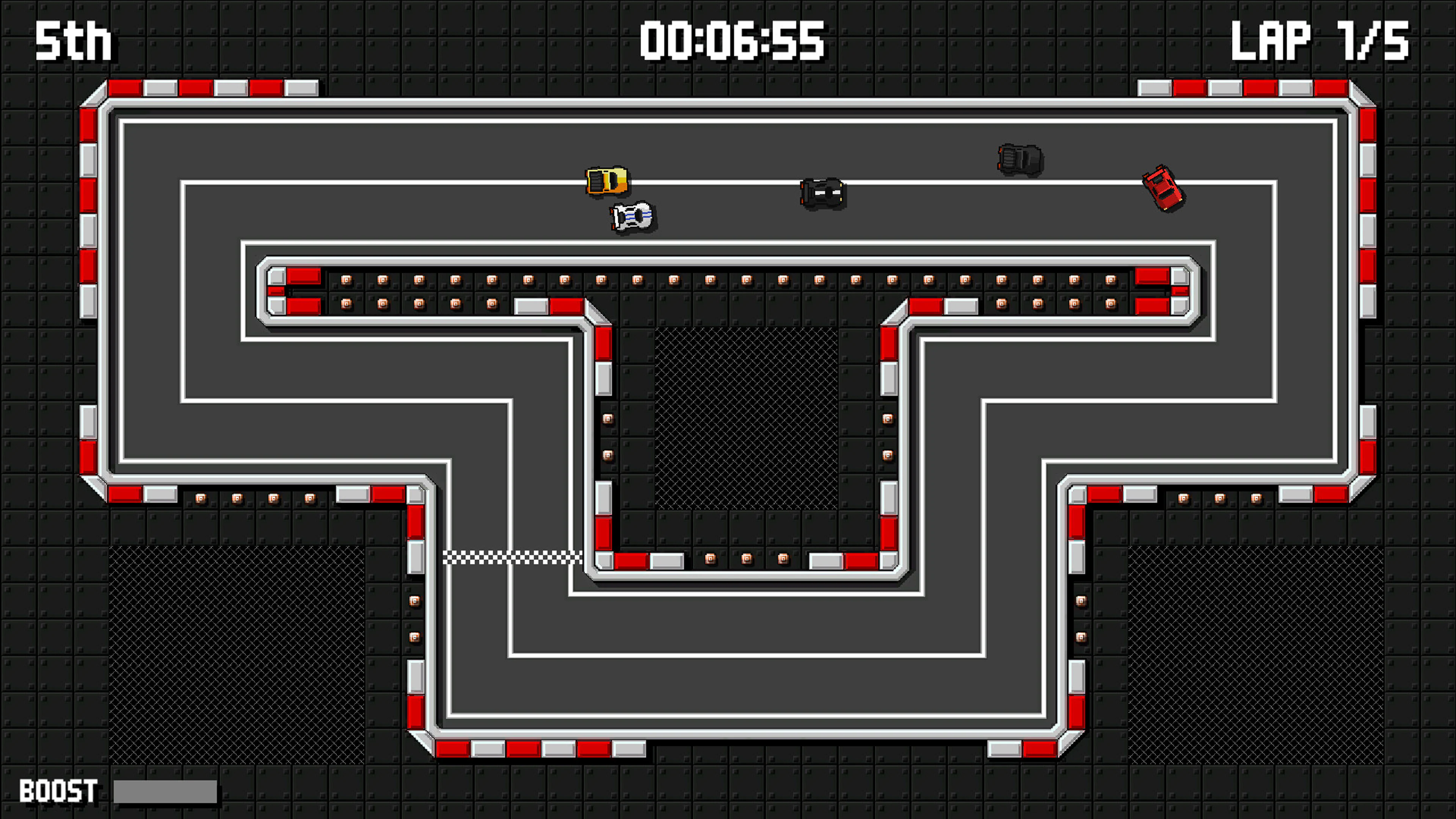Expand the position standings display
Viewport: 1456px width, 819px height.
click(x=74, y=42)
